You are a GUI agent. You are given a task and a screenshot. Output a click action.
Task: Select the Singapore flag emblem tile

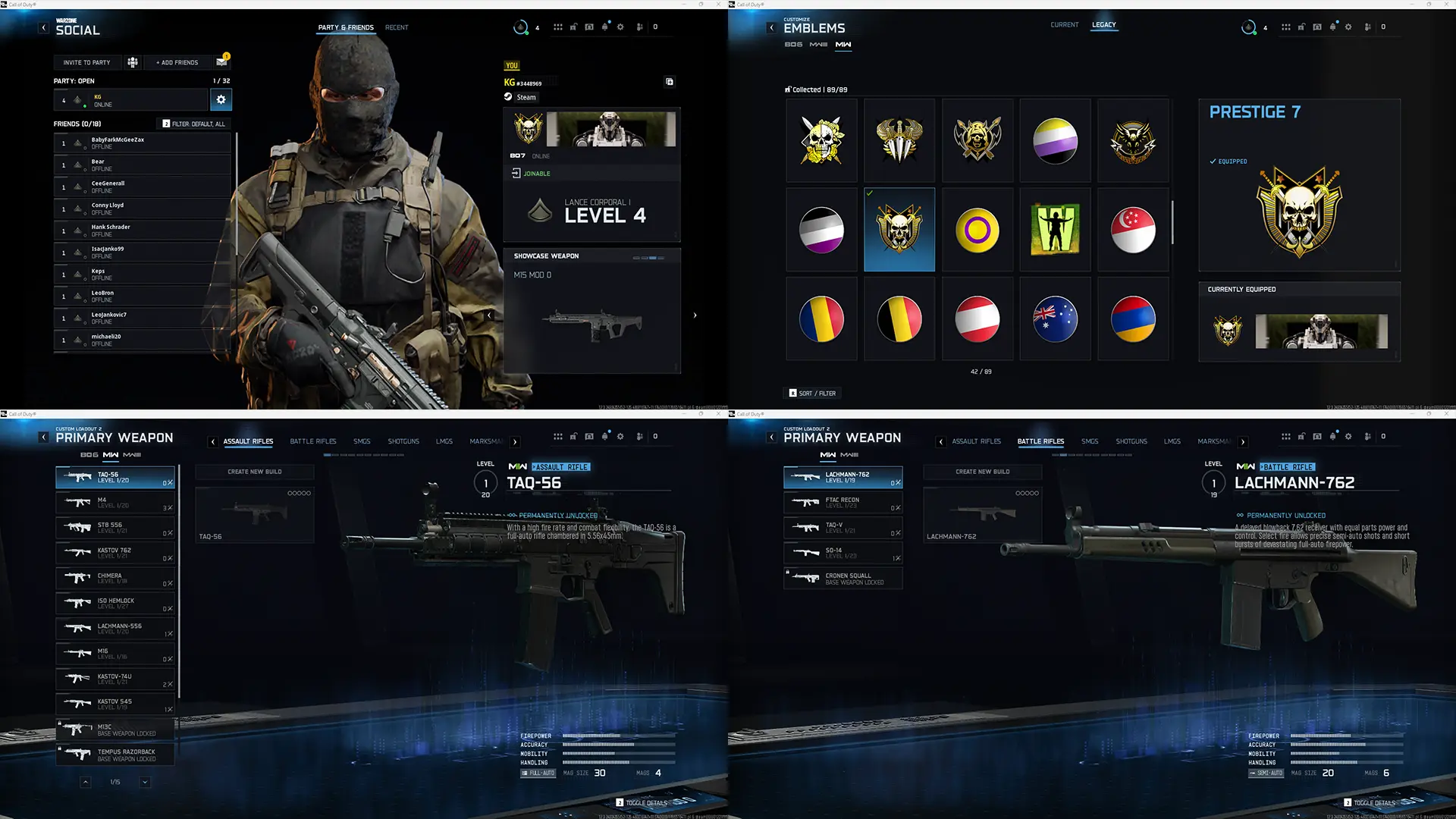pos(1133,229)
